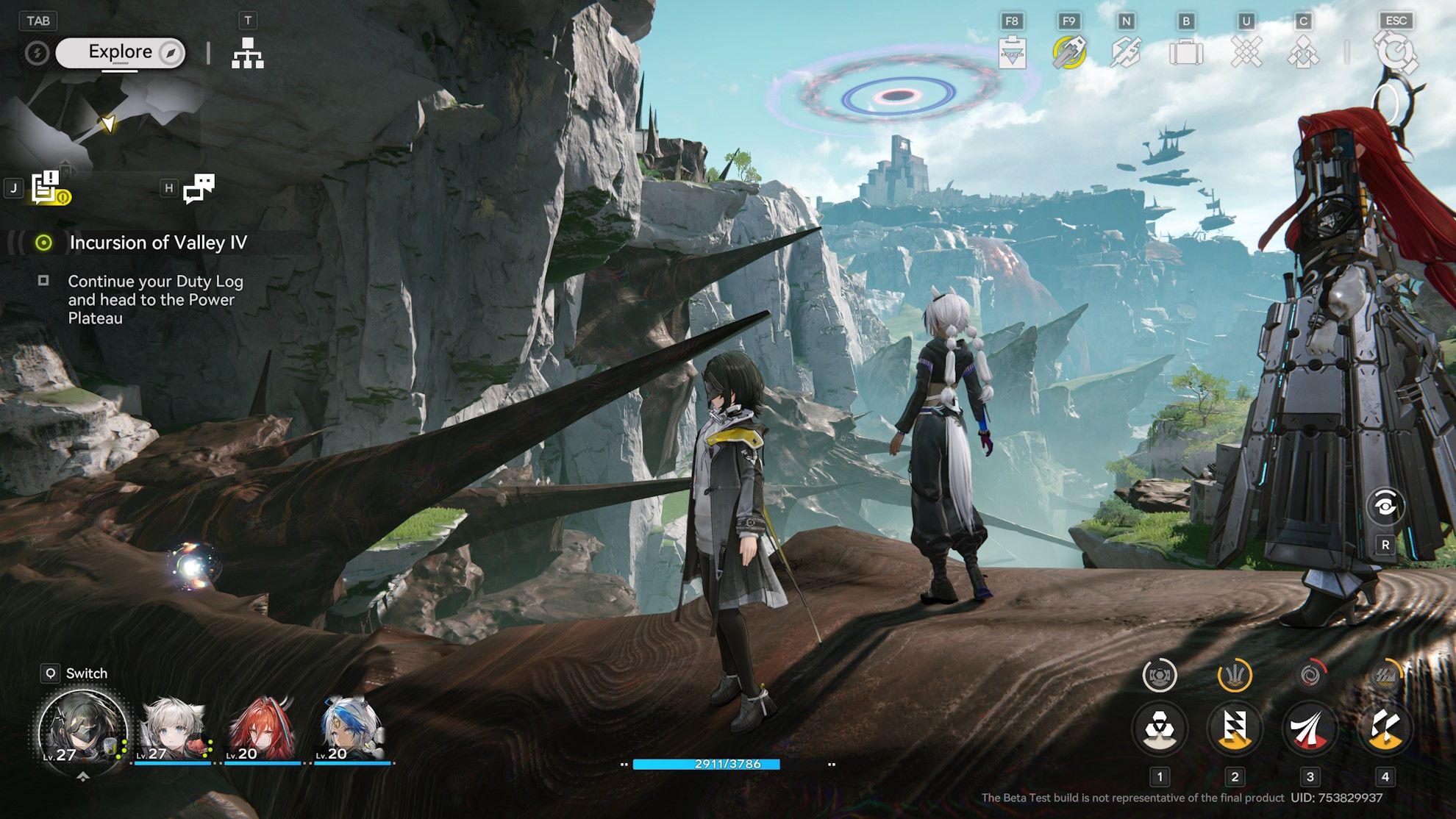The height and width of the screenshot is (819, 1456).
Task: Open the main menu icon under ESC
Action: (x=1396, y=53)
